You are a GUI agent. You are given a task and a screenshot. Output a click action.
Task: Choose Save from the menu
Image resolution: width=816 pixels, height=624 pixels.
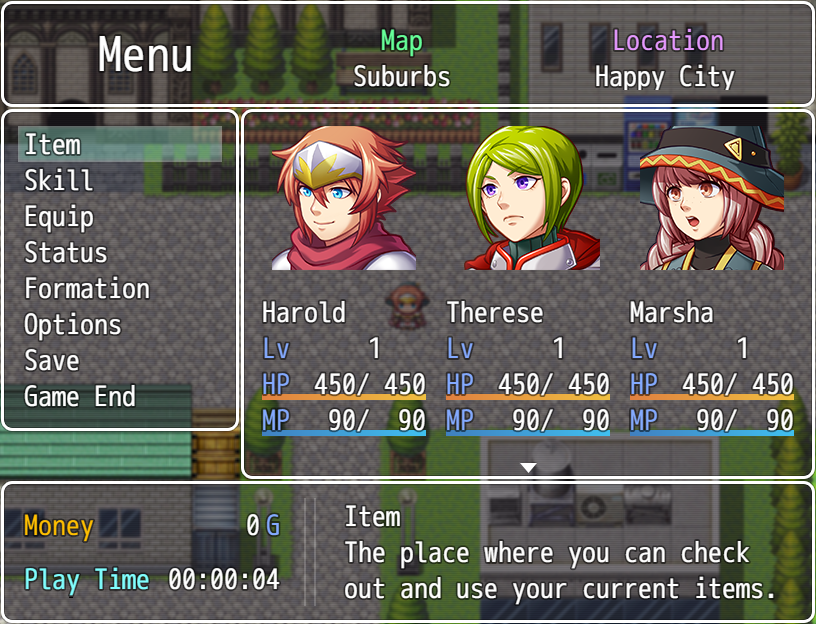click(52, 361)
